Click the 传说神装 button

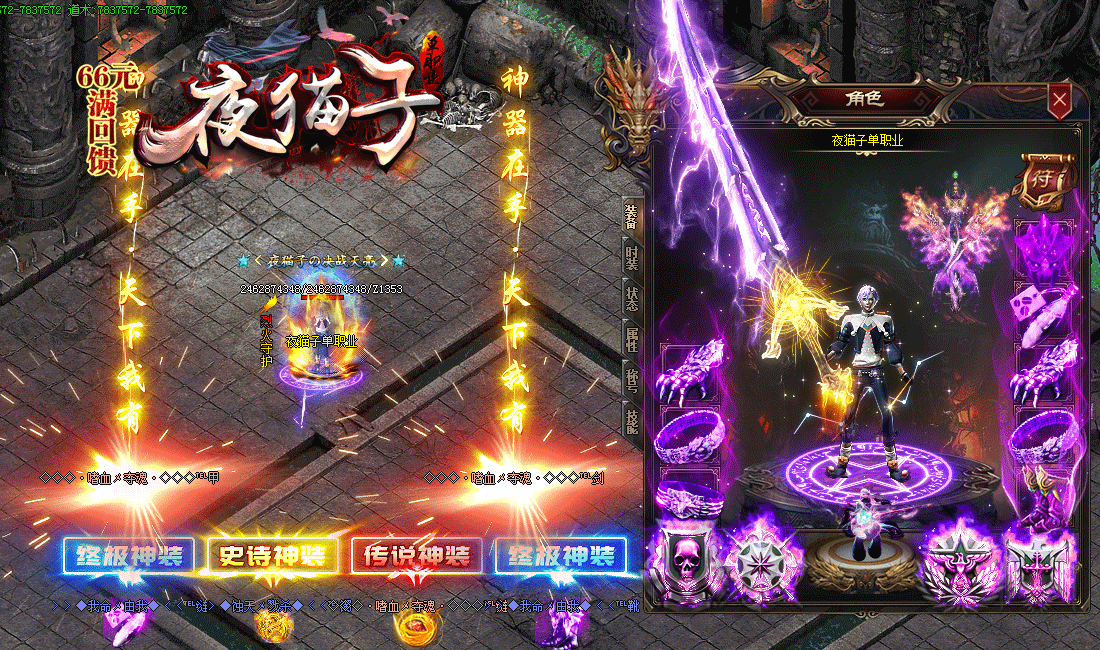click(417, 555)
